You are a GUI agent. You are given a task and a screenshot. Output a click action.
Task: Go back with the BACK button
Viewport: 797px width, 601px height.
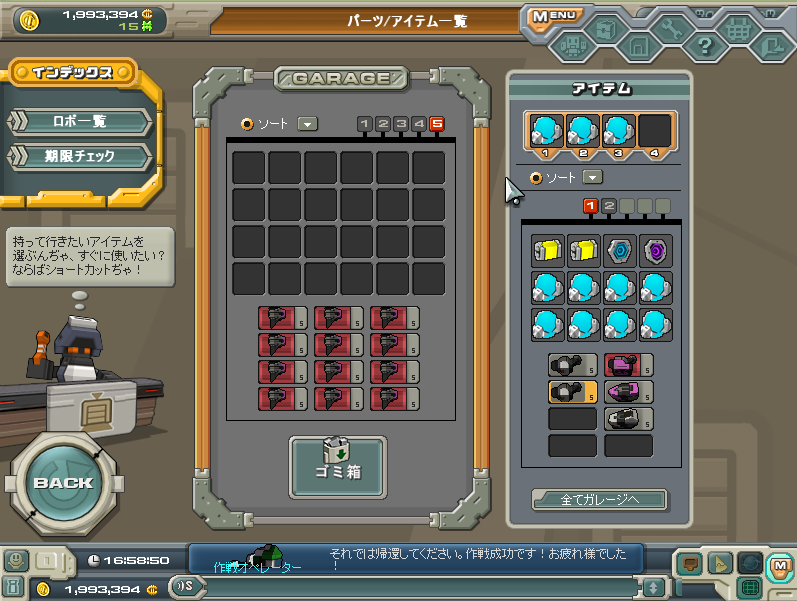(63, 482)
